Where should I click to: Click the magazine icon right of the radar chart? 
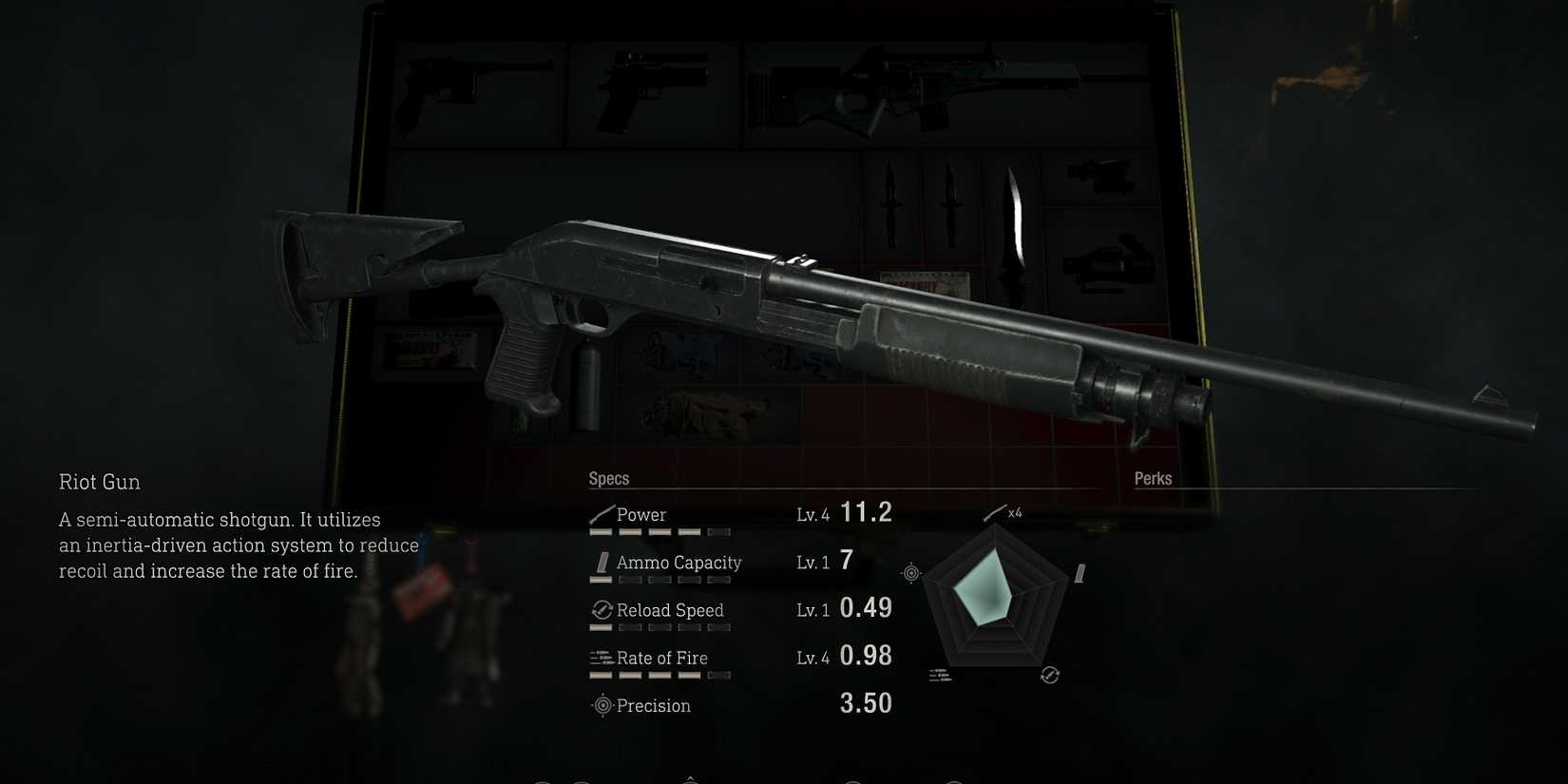pos(1080,572)
